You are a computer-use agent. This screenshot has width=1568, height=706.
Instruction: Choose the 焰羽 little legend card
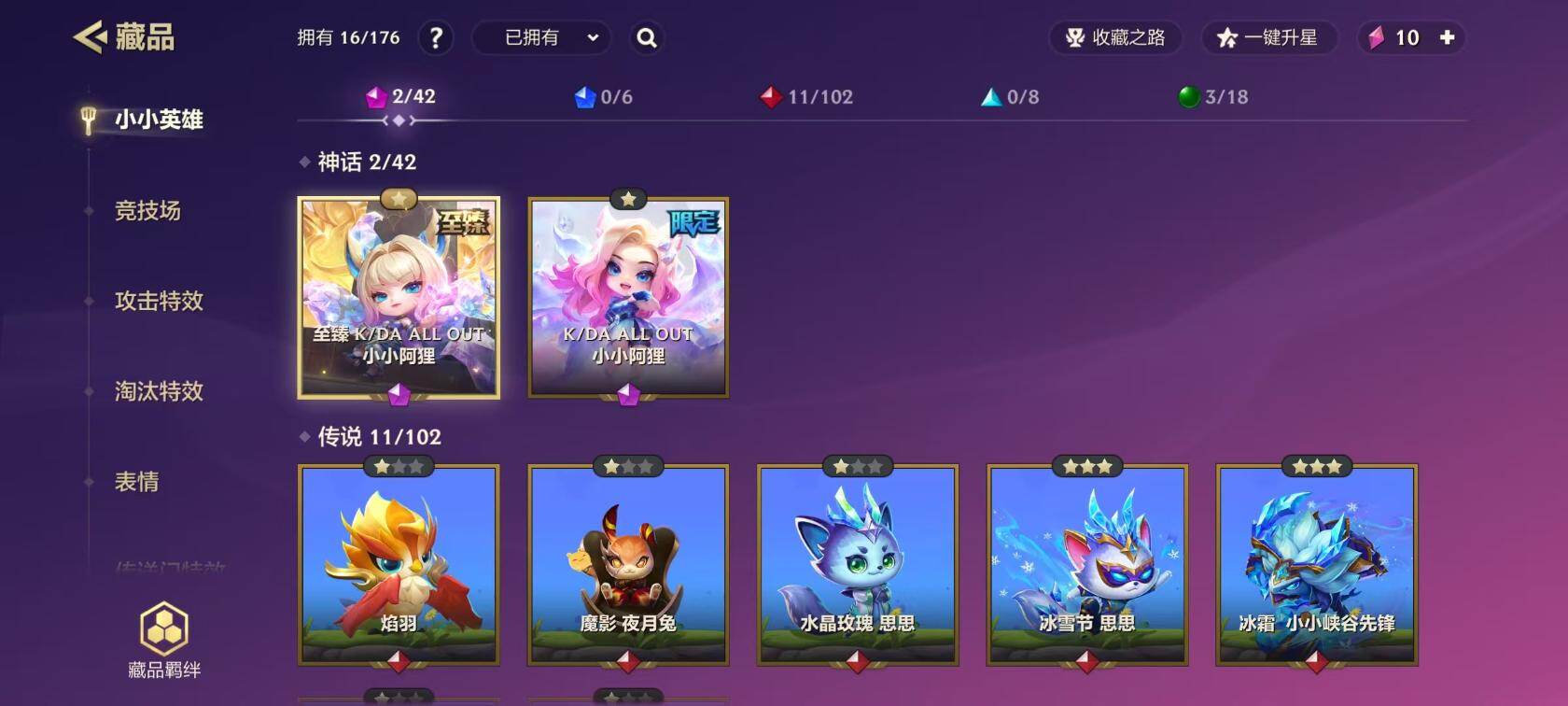(x=399, y=564)
